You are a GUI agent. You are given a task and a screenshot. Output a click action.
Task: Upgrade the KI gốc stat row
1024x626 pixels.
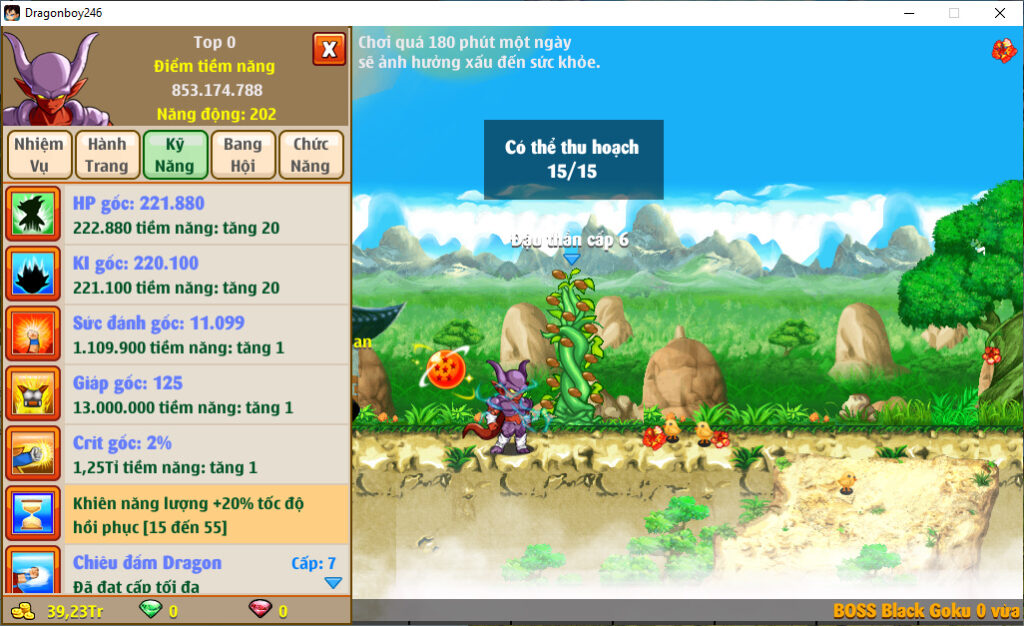pyautogui.click(x=176, y=275)
